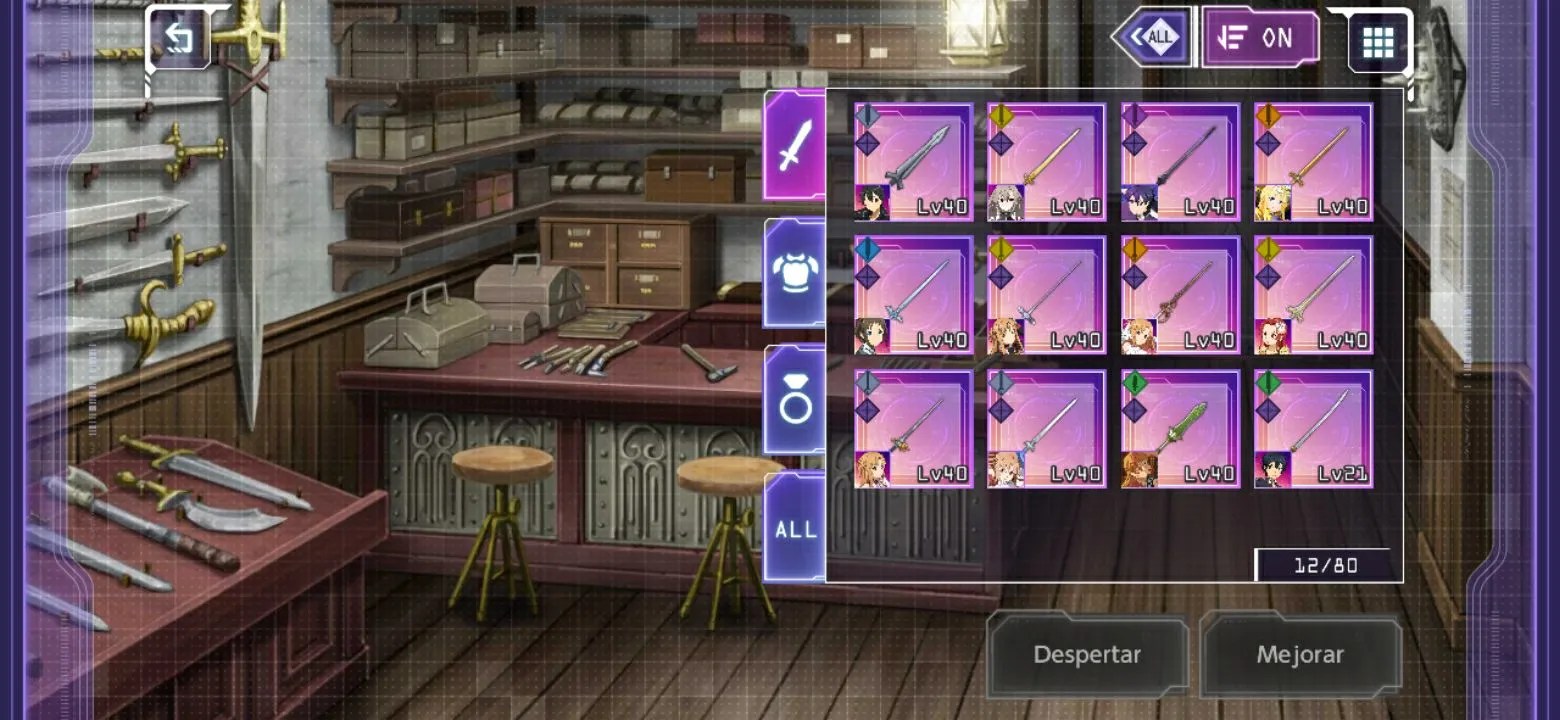
Task: Open the ALL filter button in the header
Action: point(1152,38)
